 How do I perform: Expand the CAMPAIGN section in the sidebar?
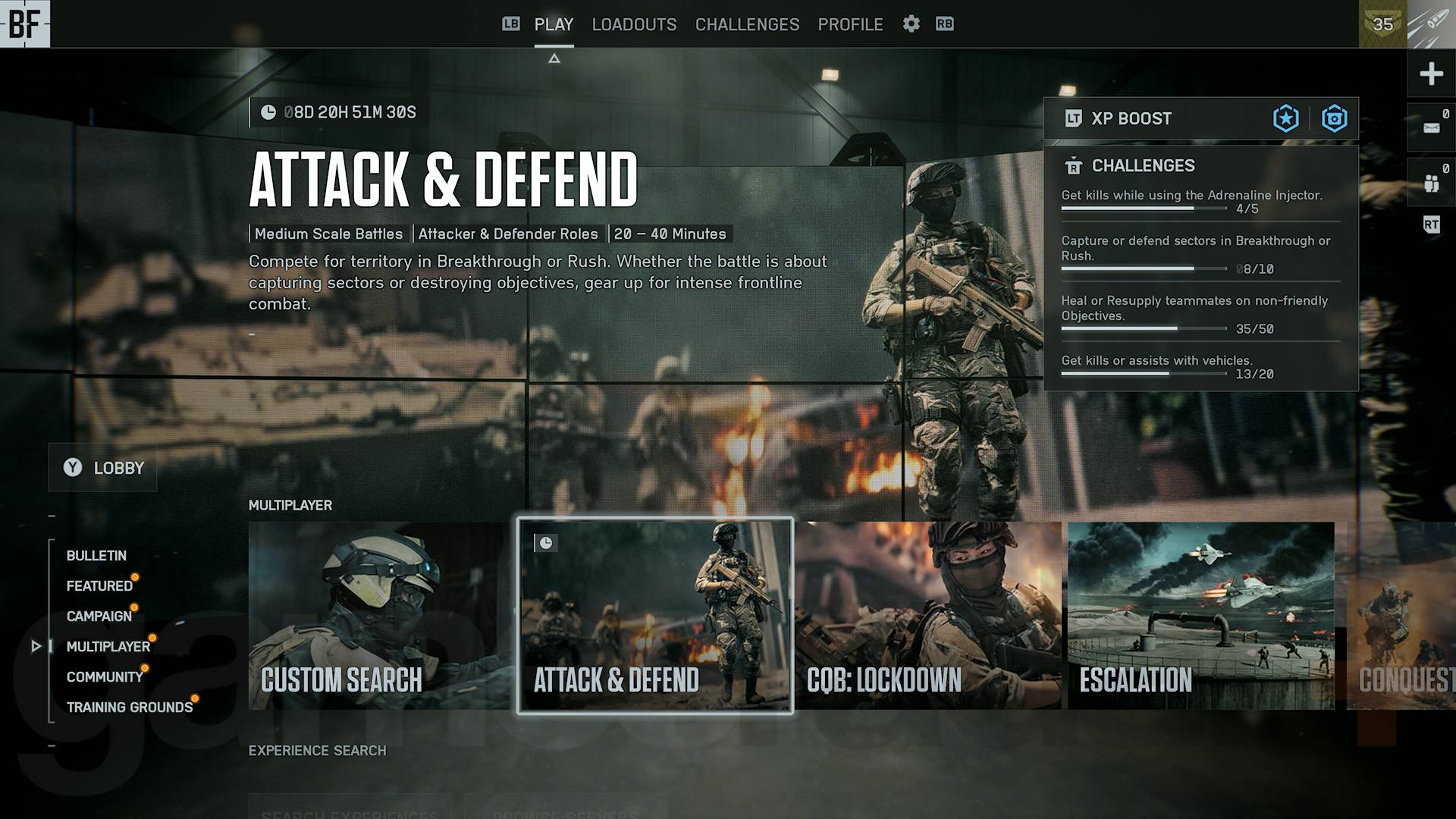click(x=99, y=616)
